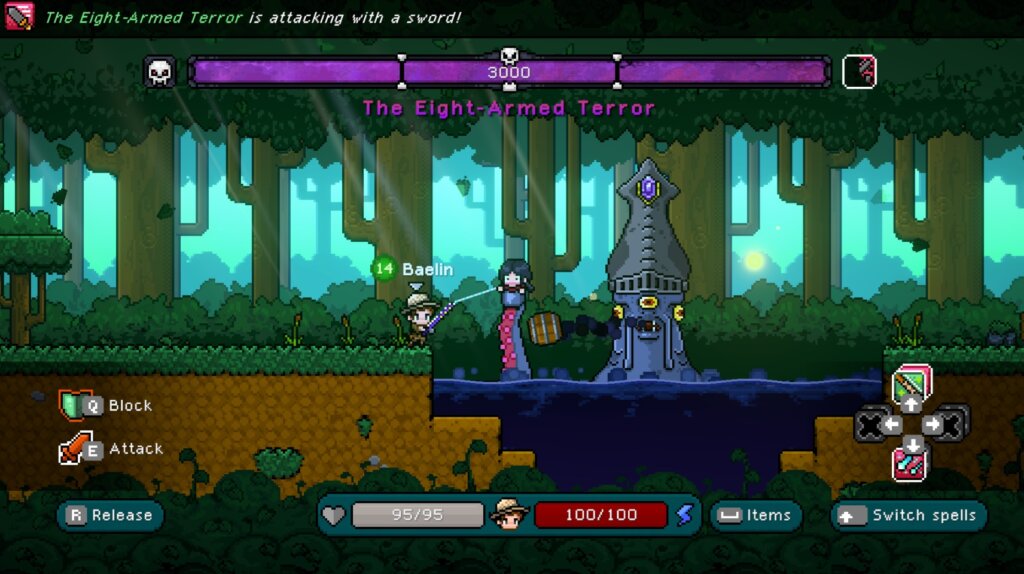The image size is (1024, 574).
Task: Choose the orange sword Attack action
Action: click(x=76, y=449)
